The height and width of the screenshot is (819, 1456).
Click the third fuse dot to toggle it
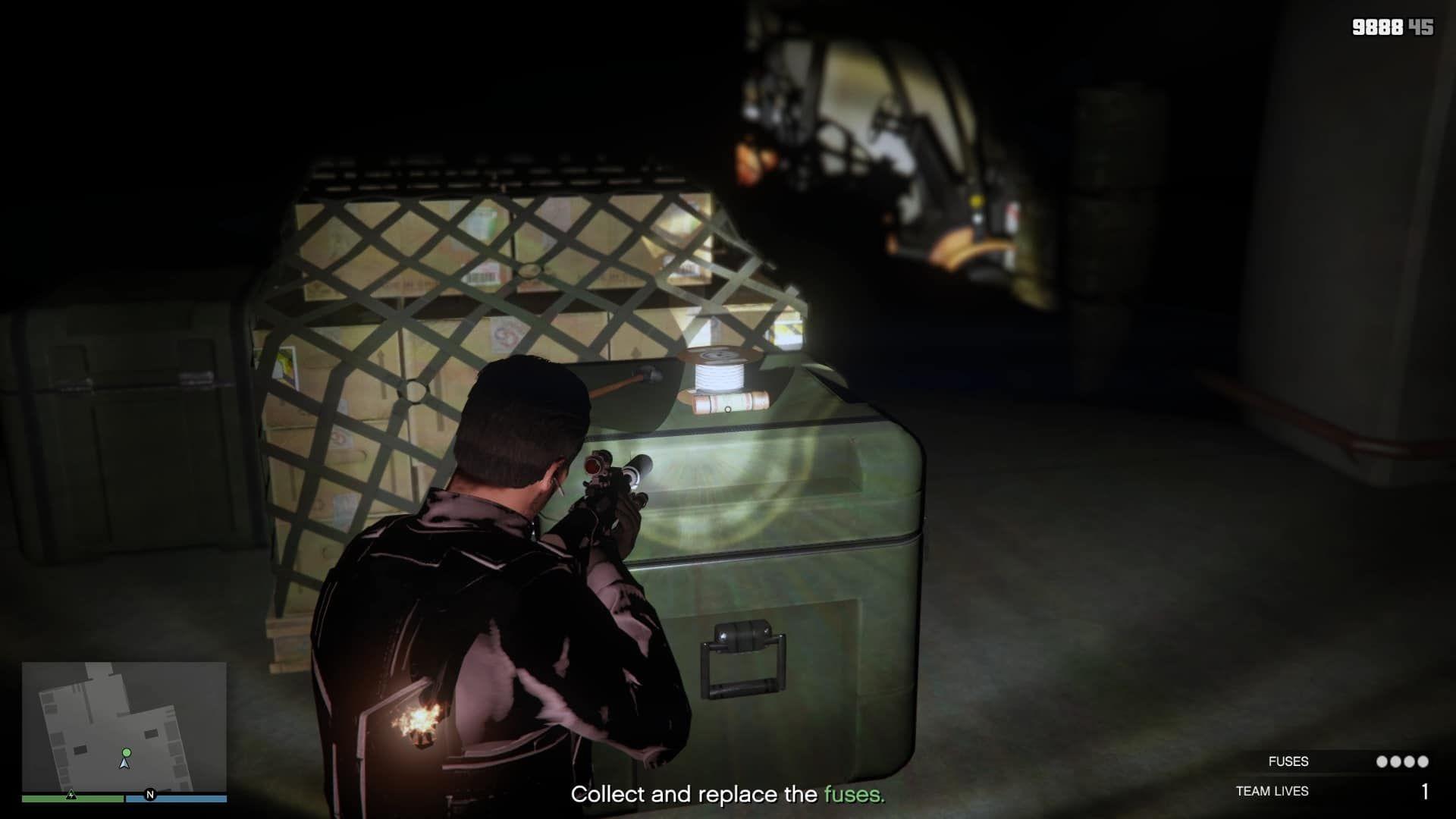pyautogui.click(x=1409, y=761)
